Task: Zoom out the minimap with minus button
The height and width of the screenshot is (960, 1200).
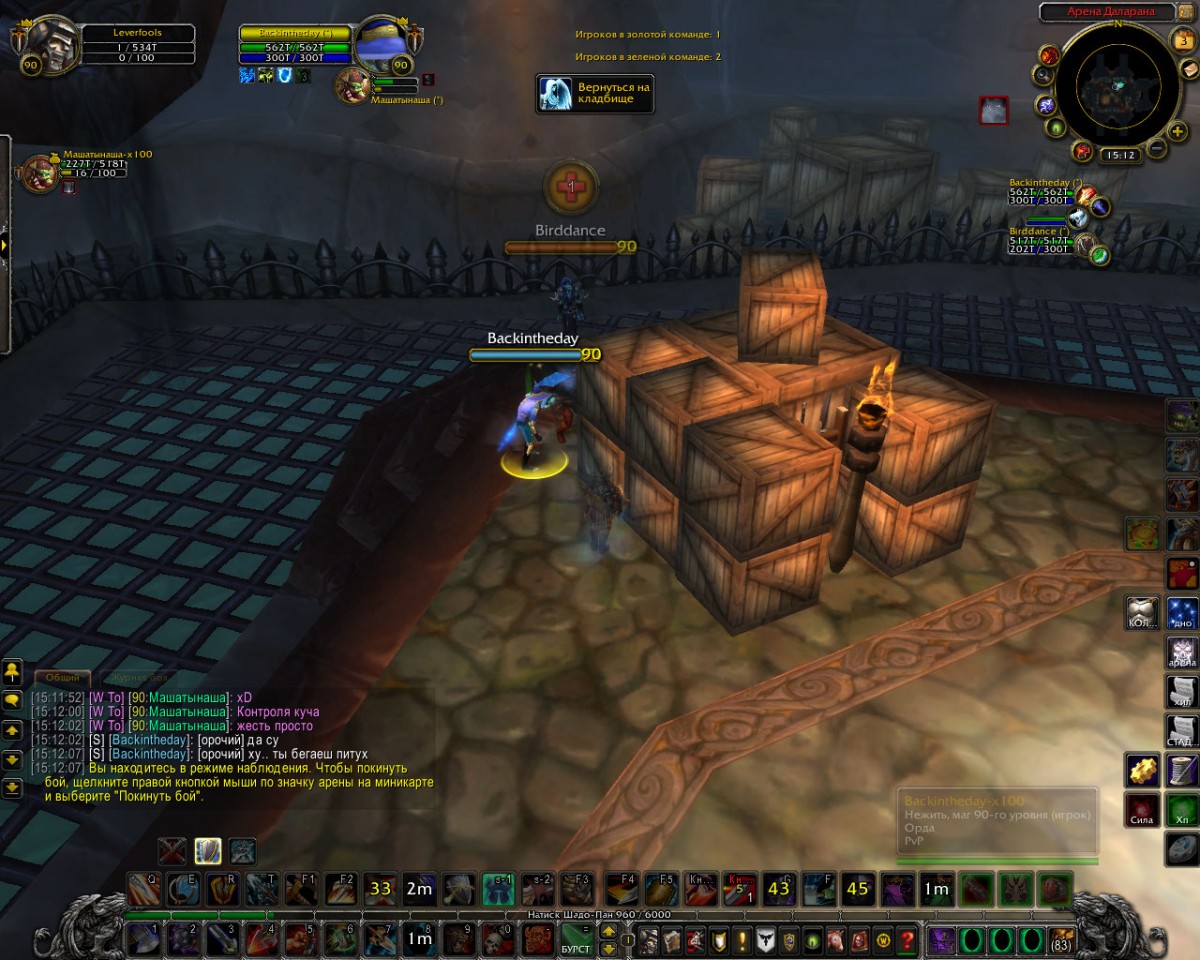Action: coord(1156,149)
